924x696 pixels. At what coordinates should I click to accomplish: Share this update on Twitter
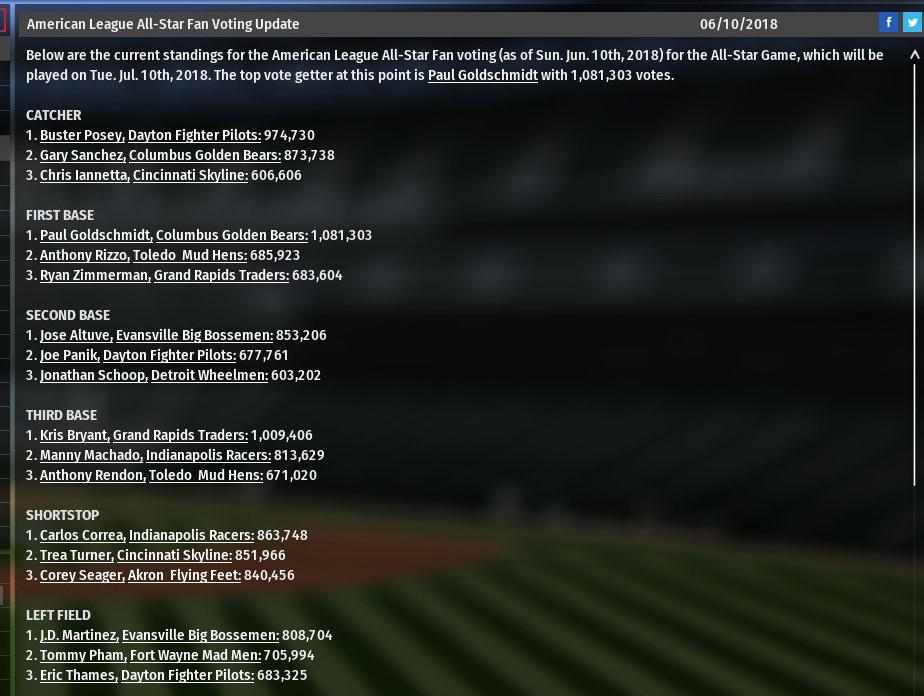point(911,23)
